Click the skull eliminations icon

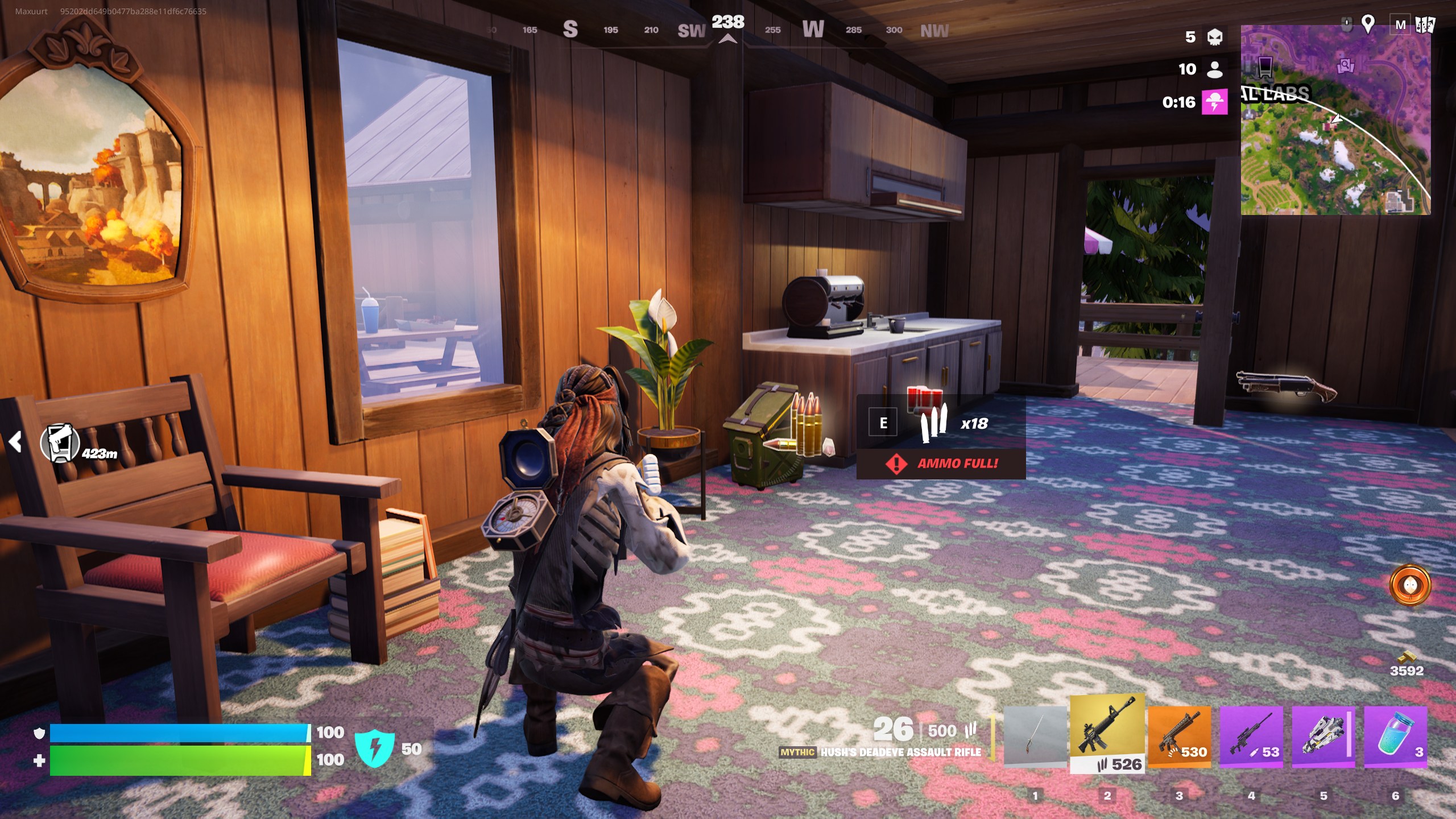click(1214, 37)
